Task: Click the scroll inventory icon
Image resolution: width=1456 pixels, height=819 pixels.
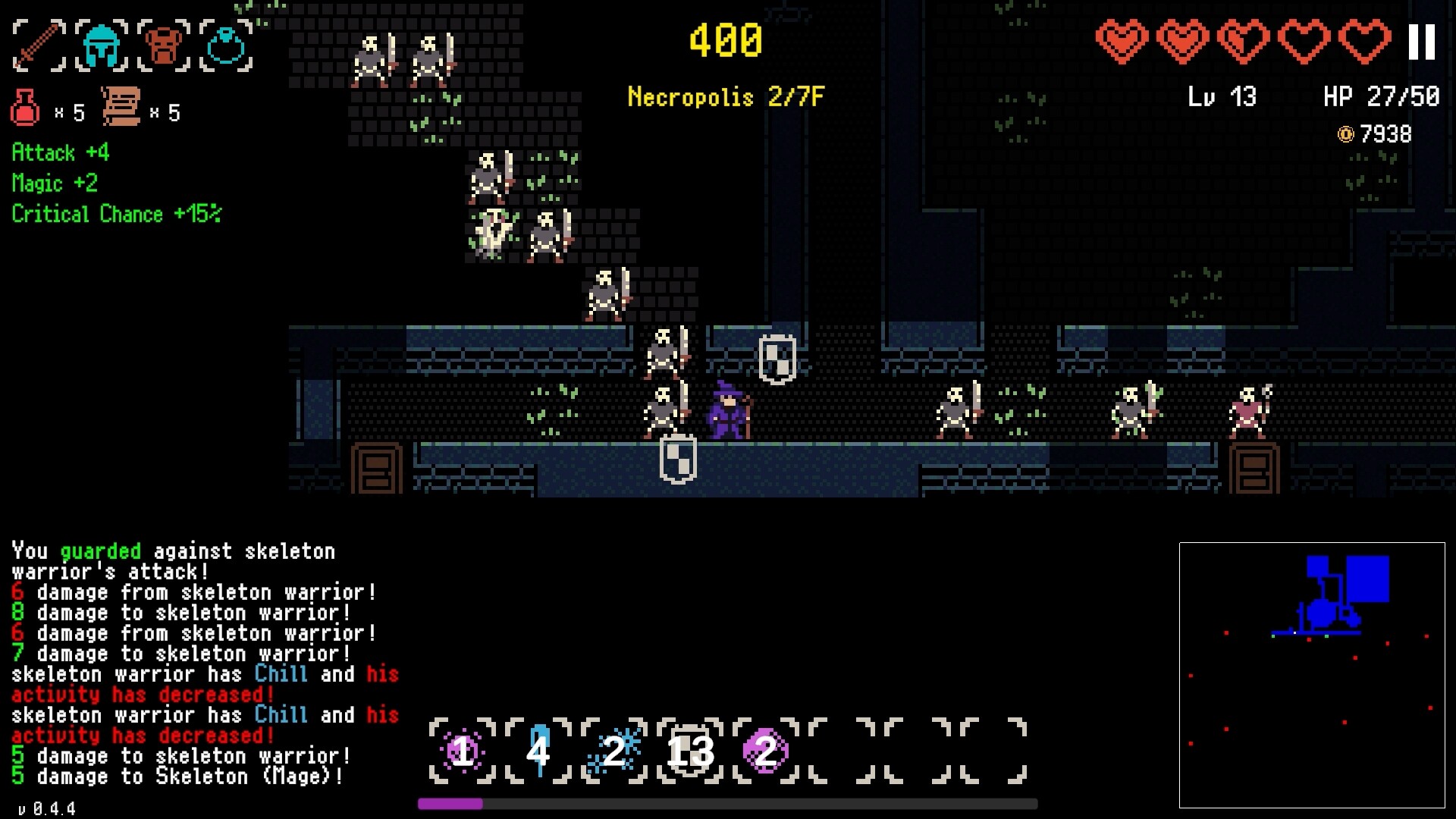Action: (121, 106)
